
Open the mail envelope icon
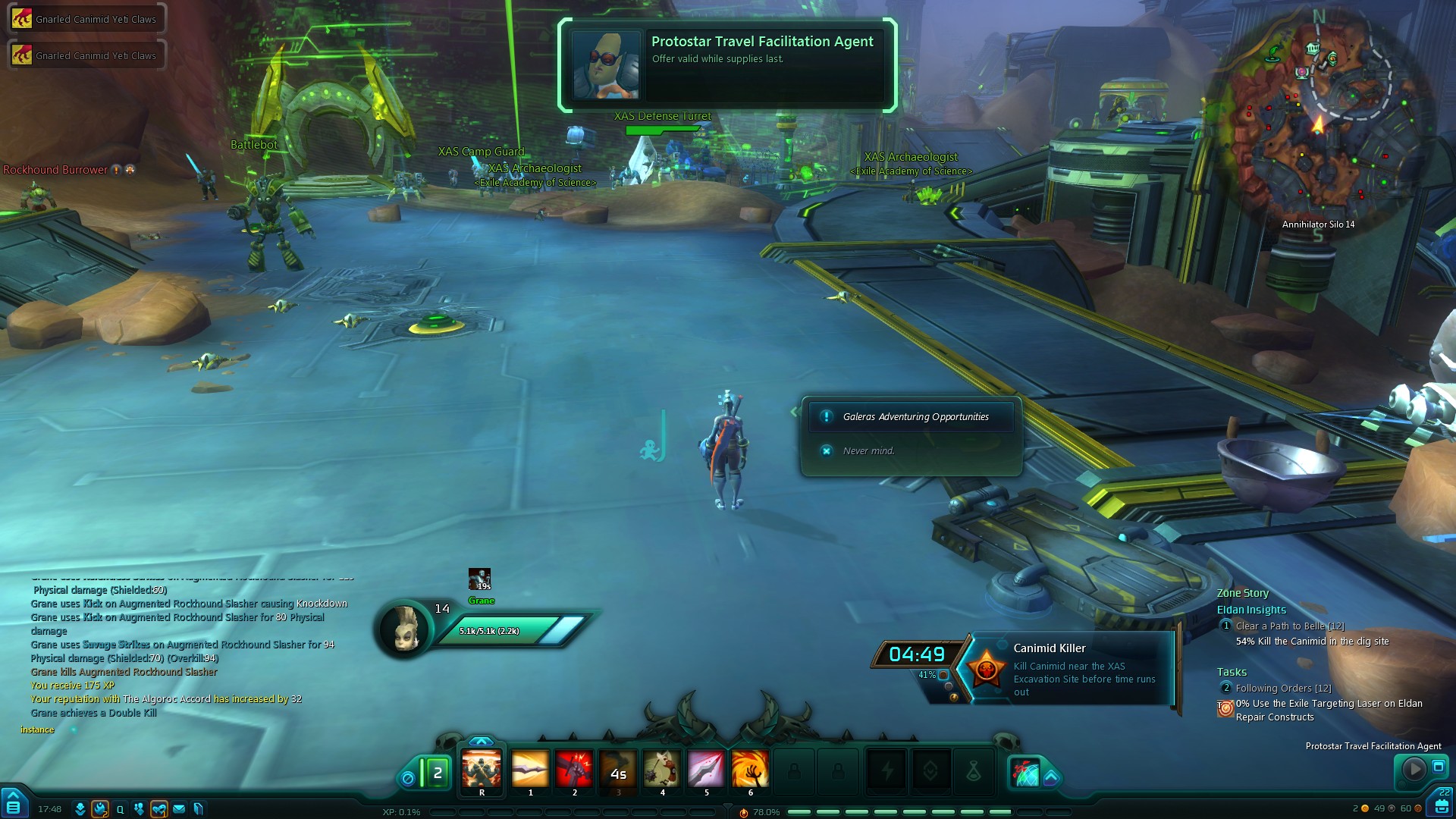click(179, 809)
